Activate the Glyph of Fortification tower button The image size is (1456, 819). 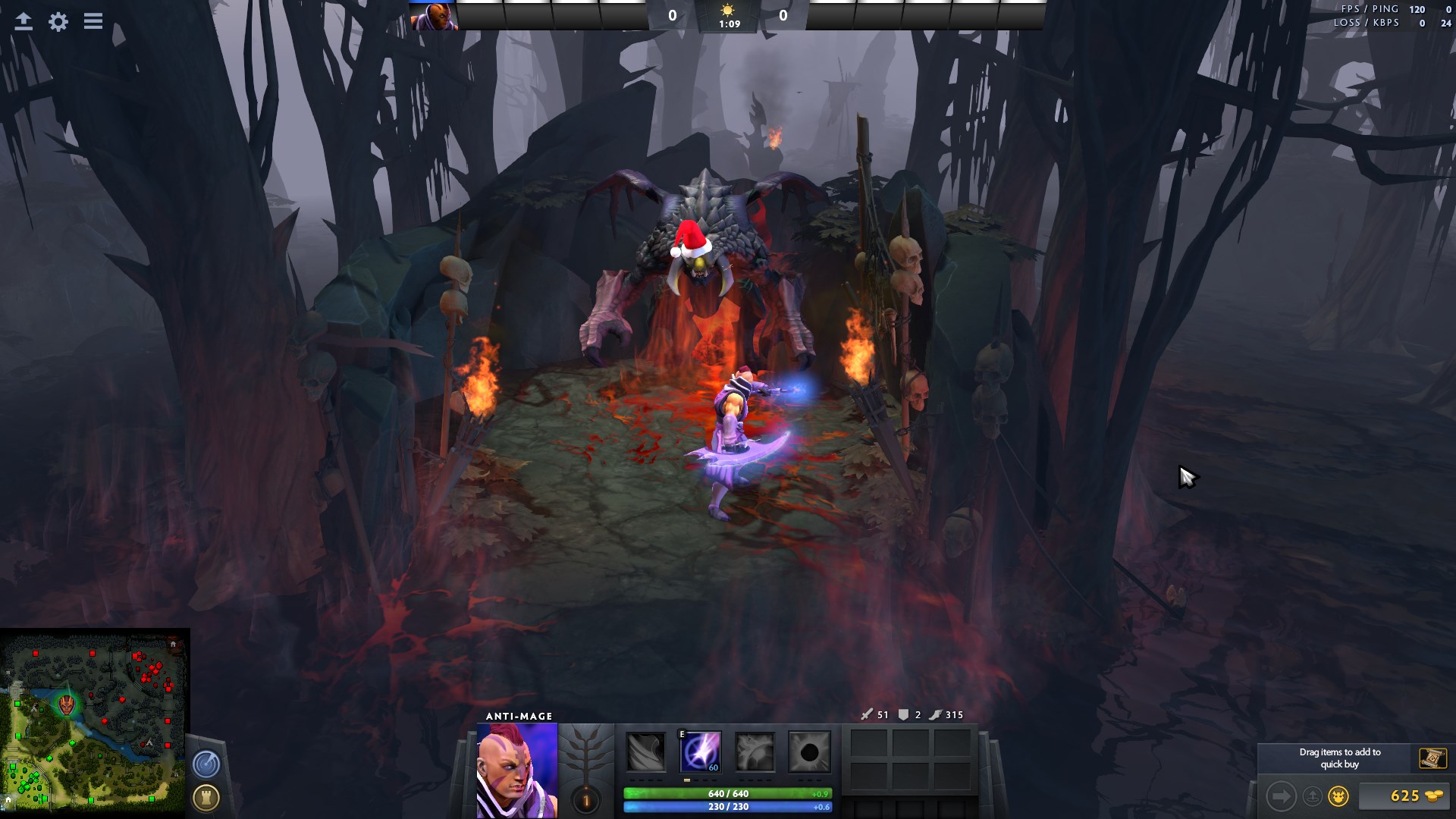pyautogui.click(x=206, y=797)
